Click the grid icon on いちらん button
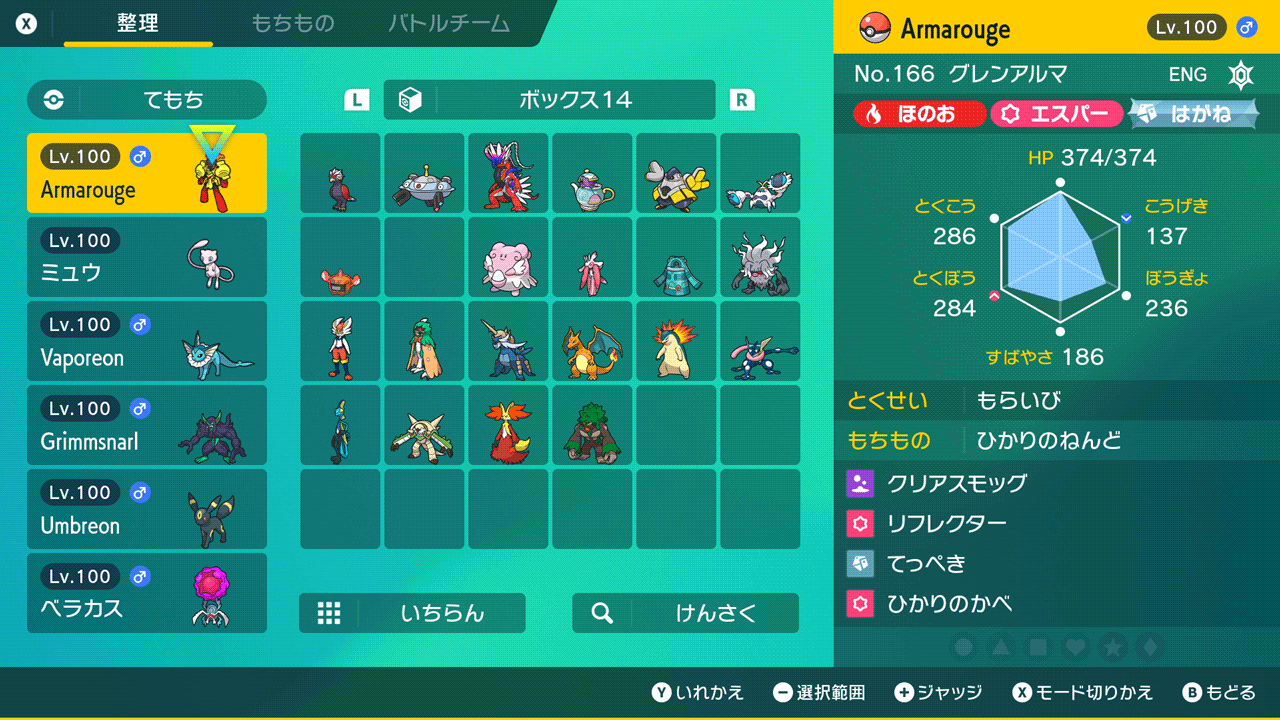 point(330,613)
